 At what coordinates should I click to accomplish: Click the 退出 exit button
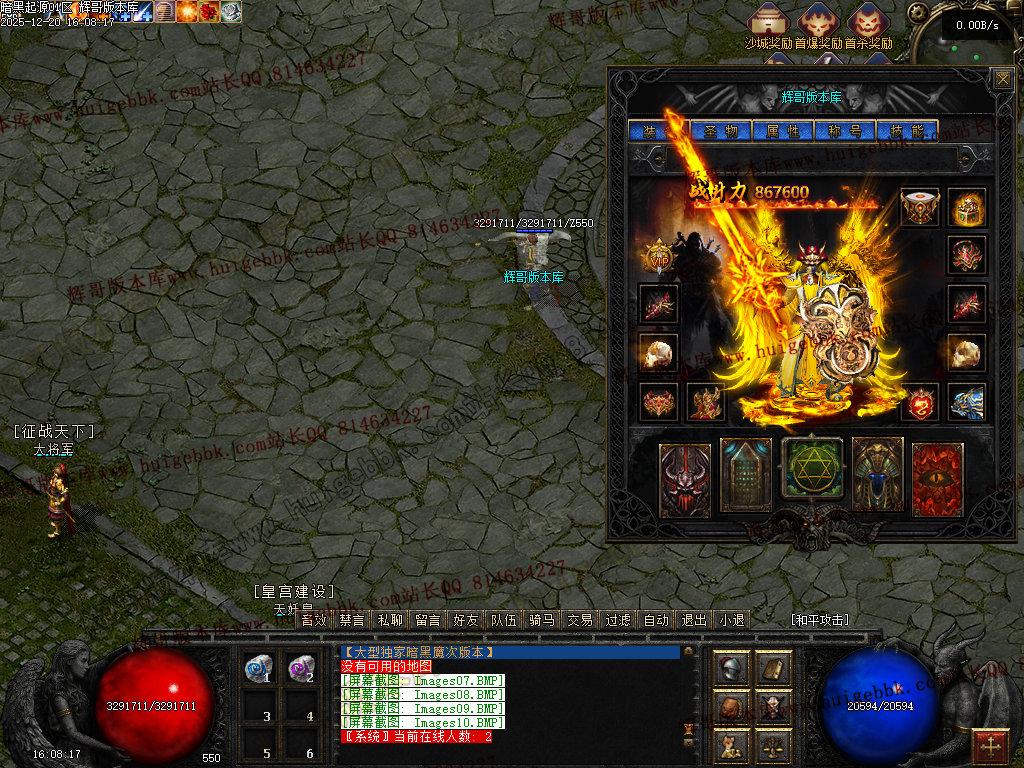pyautogui.click(x=693, y=620)
